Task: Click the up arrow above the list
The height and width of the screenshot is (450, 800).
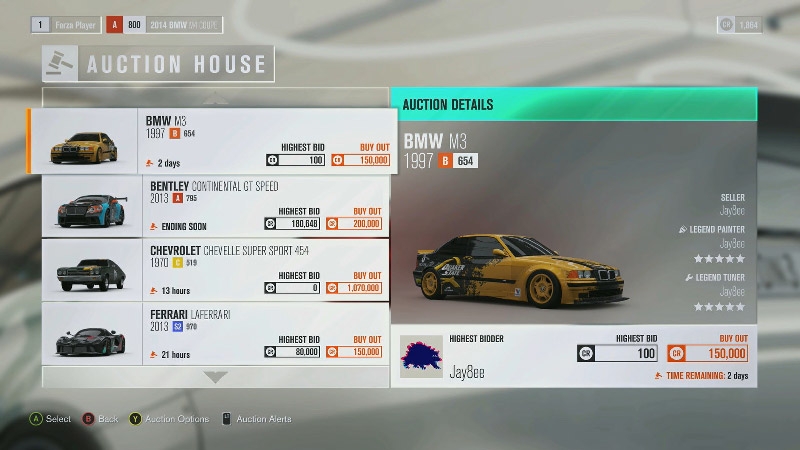Action: pos(216,98)
